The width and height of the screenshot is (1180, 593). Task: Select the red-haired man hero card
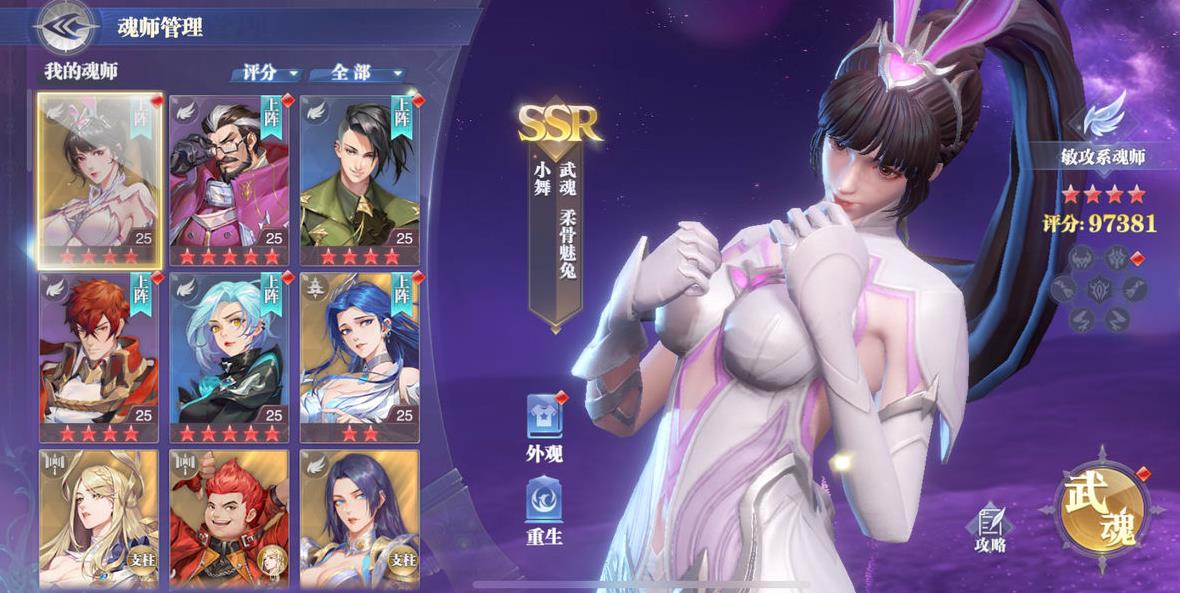pyautogui.click(x=99, y=356)
